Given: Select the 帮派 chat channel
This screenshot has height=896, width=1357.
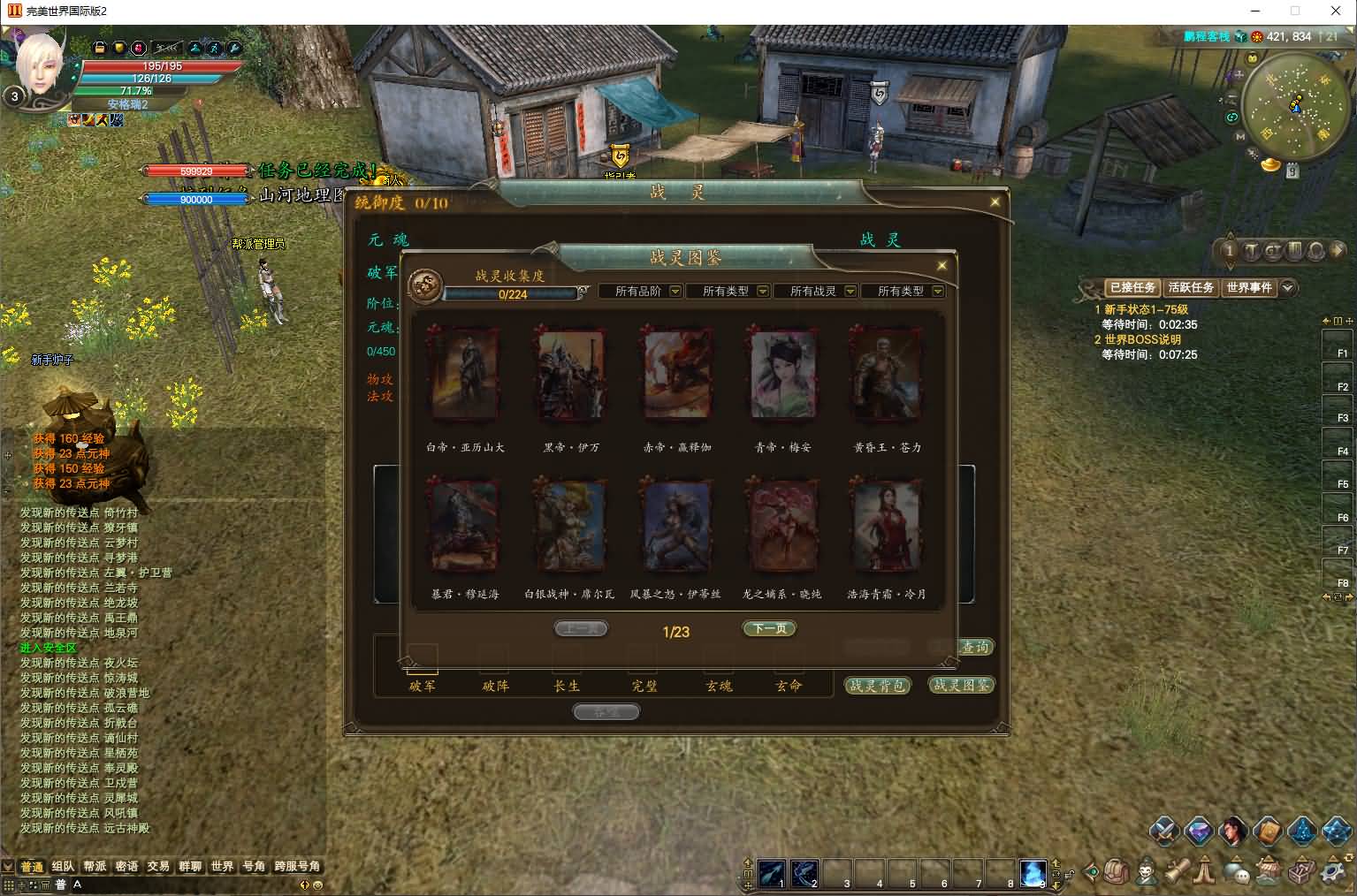Looking at the screenshot, I should point(95,867).
